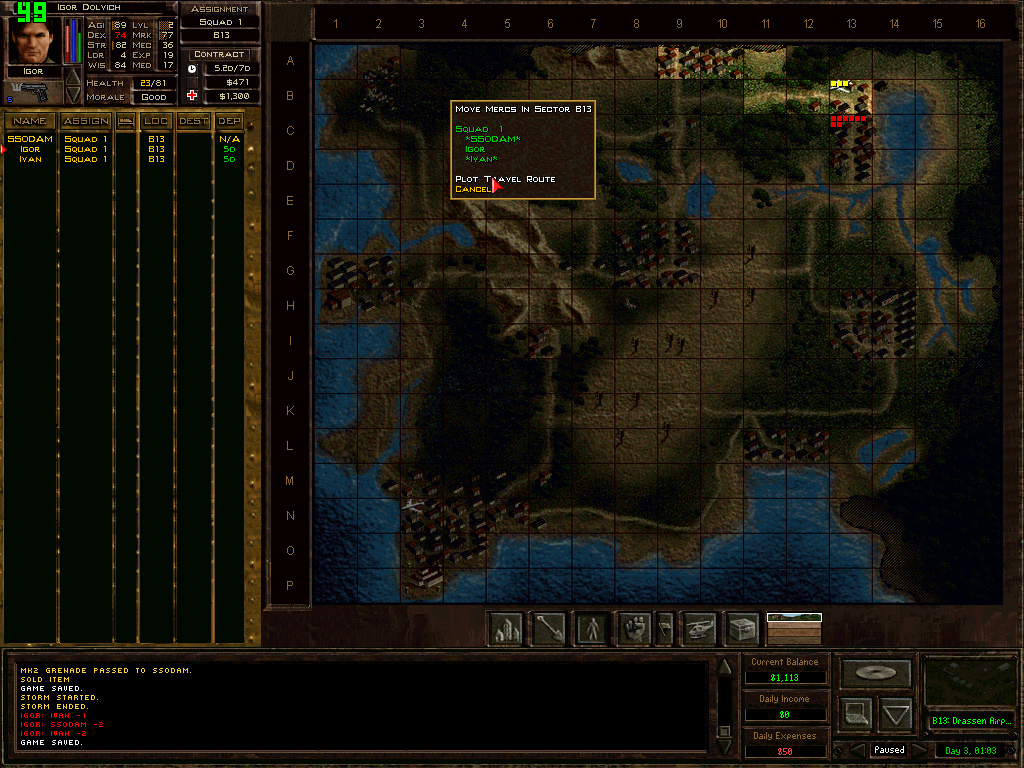The height and width of the screenshot is (768, 1024).
Task: Toggle the item crate map filter
Action: [742, 629]
